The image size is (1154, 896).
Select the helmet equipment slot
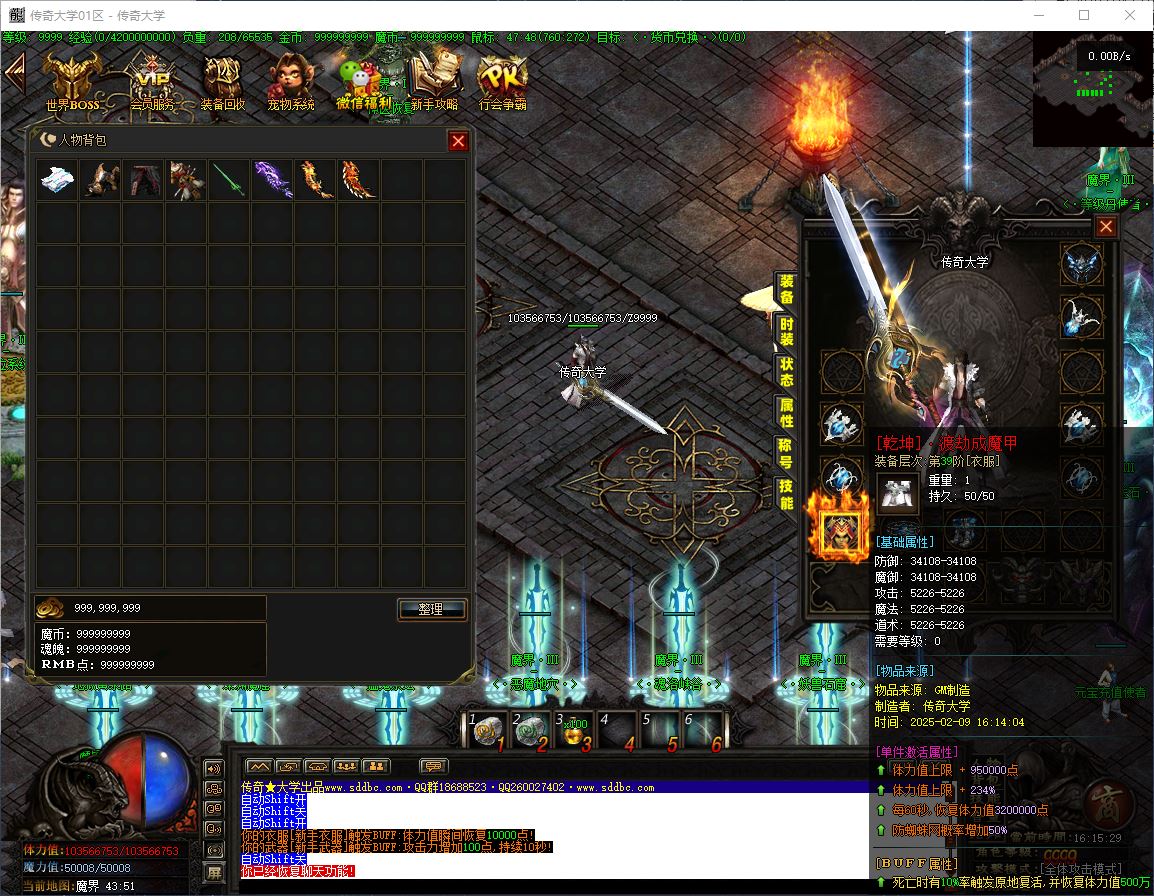tap(1082, 264)
